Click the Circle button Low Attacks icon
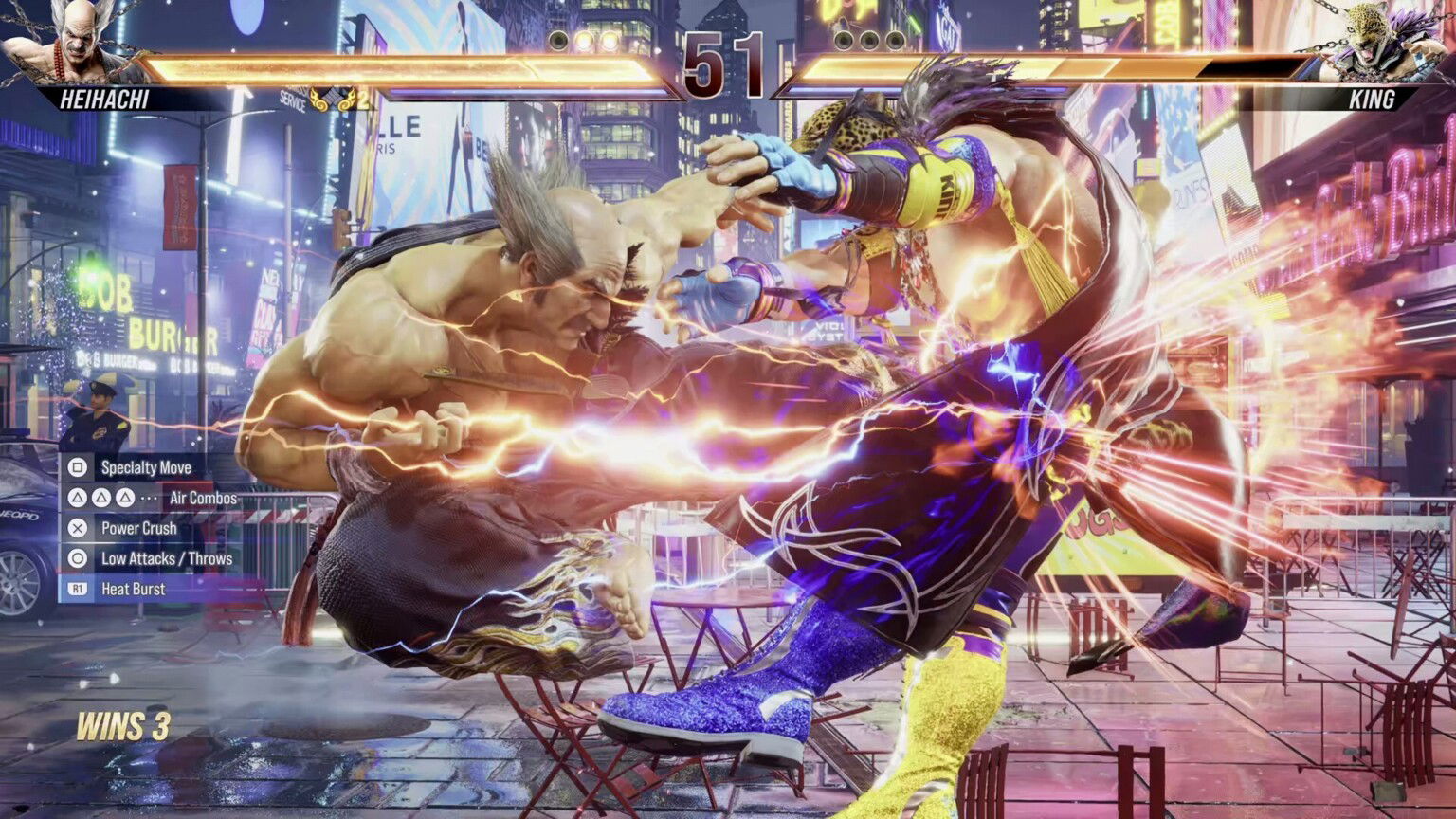Viewport: 1456px width, 819px height. (x=78, y=558)
